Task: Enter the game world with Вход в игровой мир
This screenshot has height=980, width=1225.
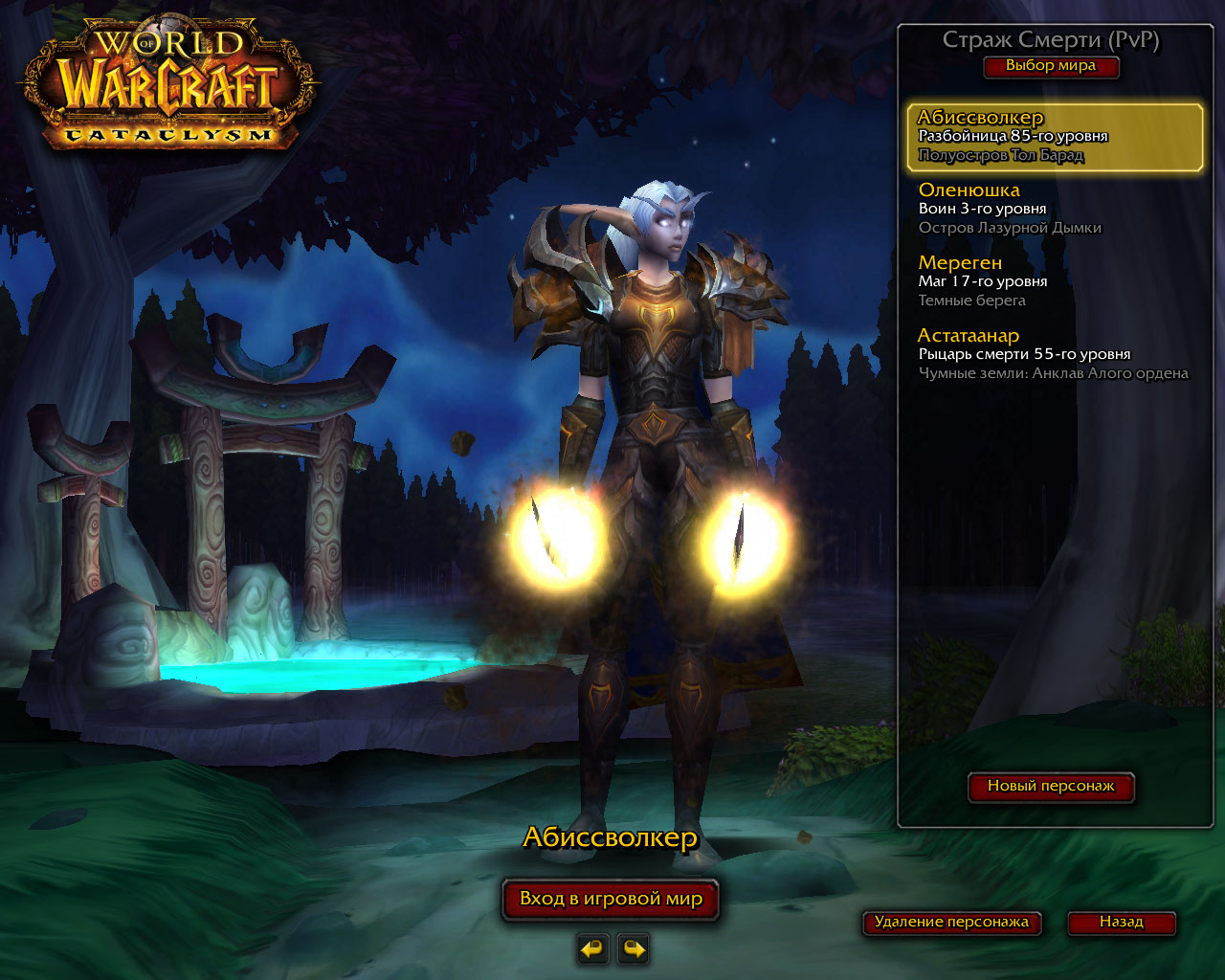Action: [611, 900]
